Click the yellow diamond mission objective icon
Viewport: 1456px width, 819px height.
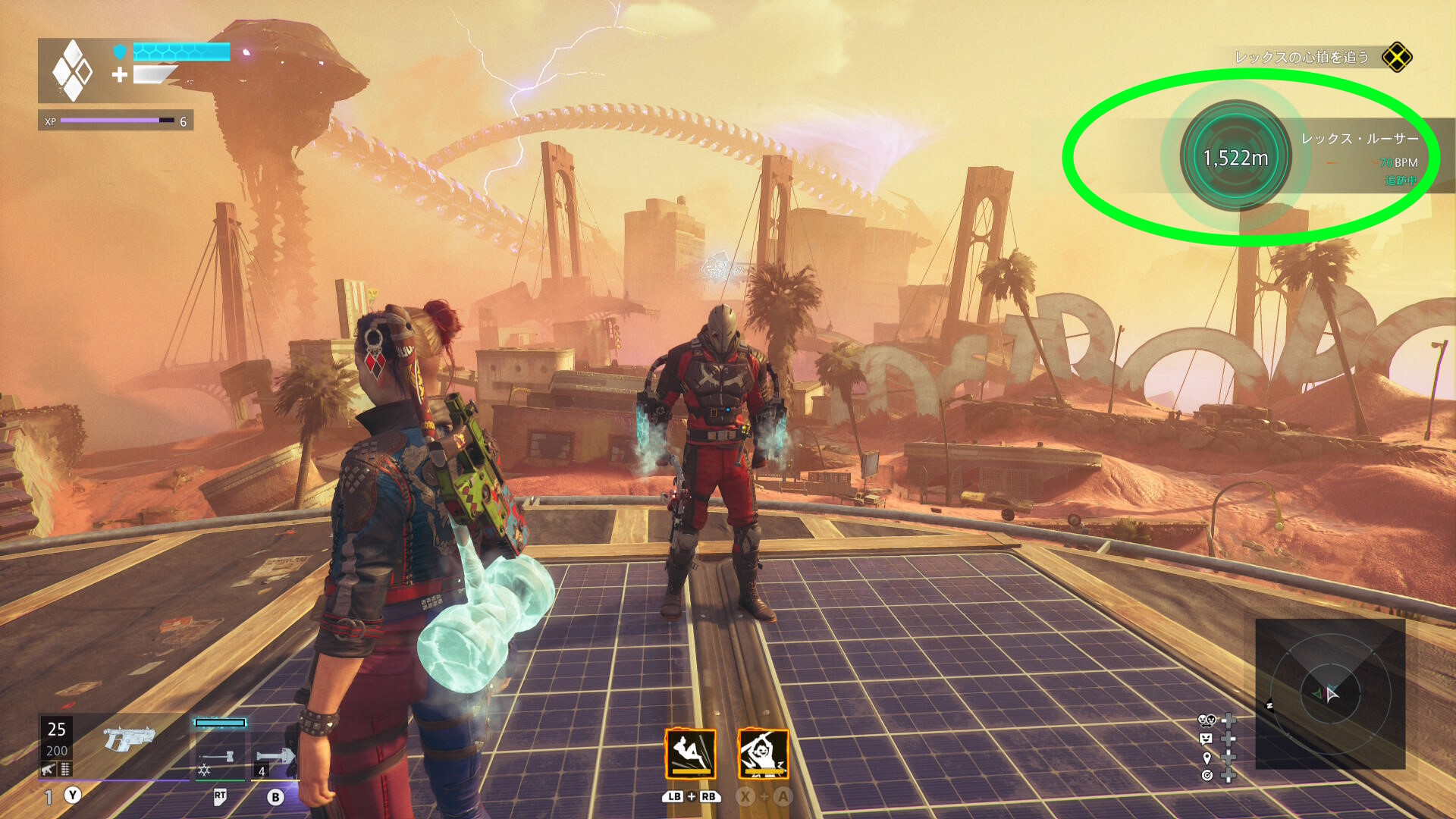(1396, 58)
